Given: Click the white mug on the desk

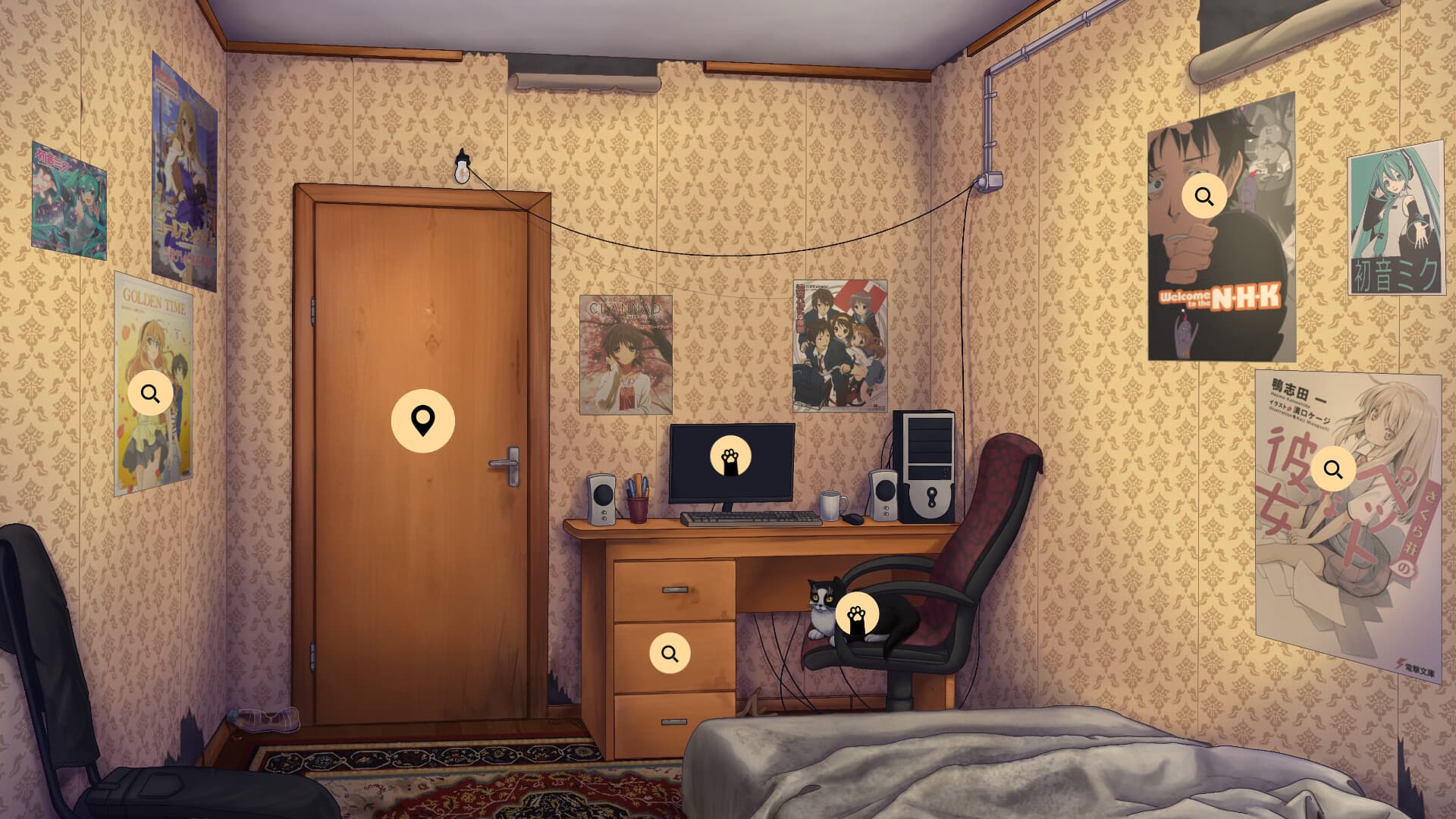Looking at the screenshot, I should click(x=829, y=504).
